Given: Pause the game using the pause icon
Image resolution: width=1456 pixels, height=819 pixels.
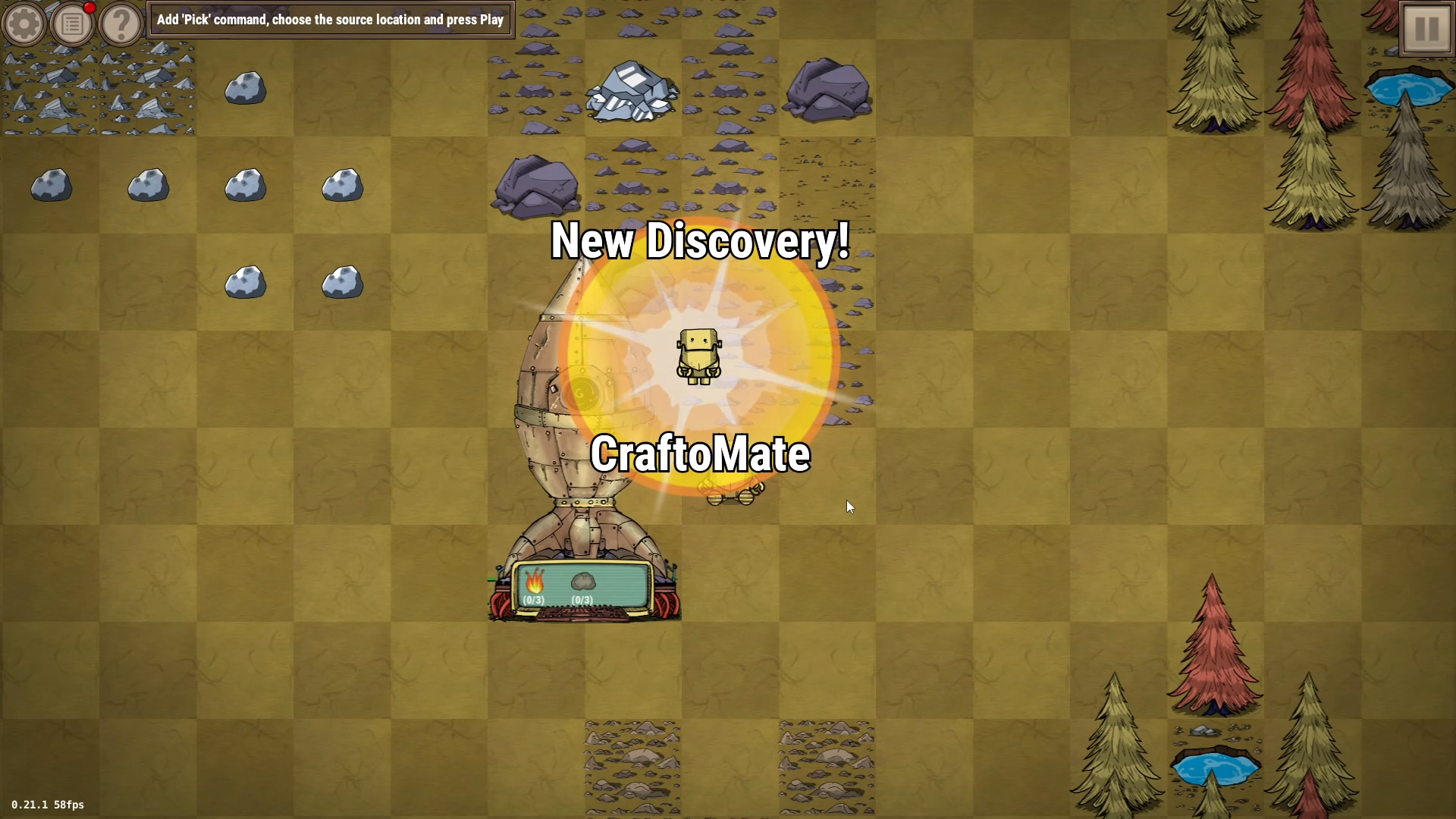Looking at the screenshot, I should click(x=1425, y=27).
